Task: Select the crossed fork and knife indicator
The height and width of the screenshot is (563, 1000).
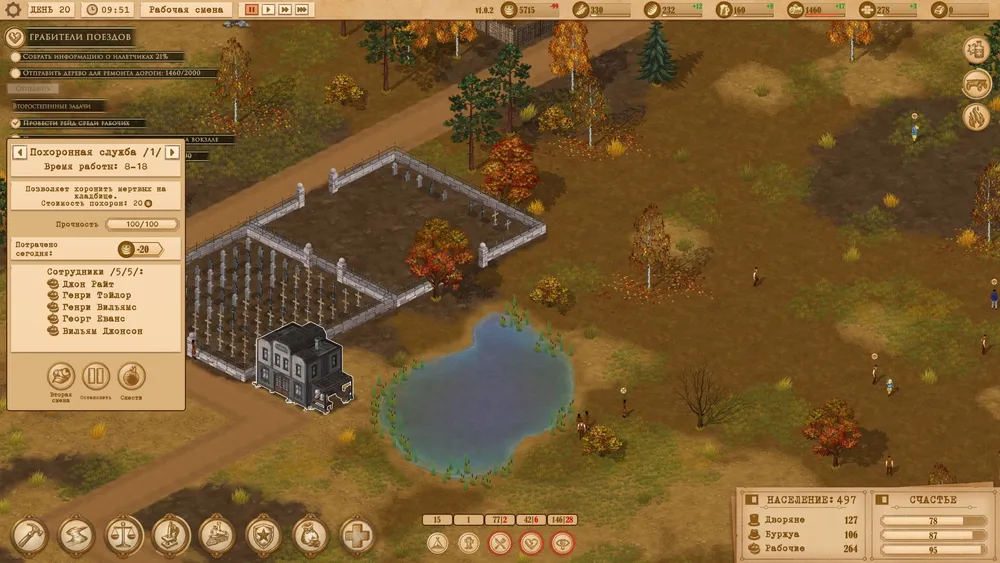Action: click(499, 543)
